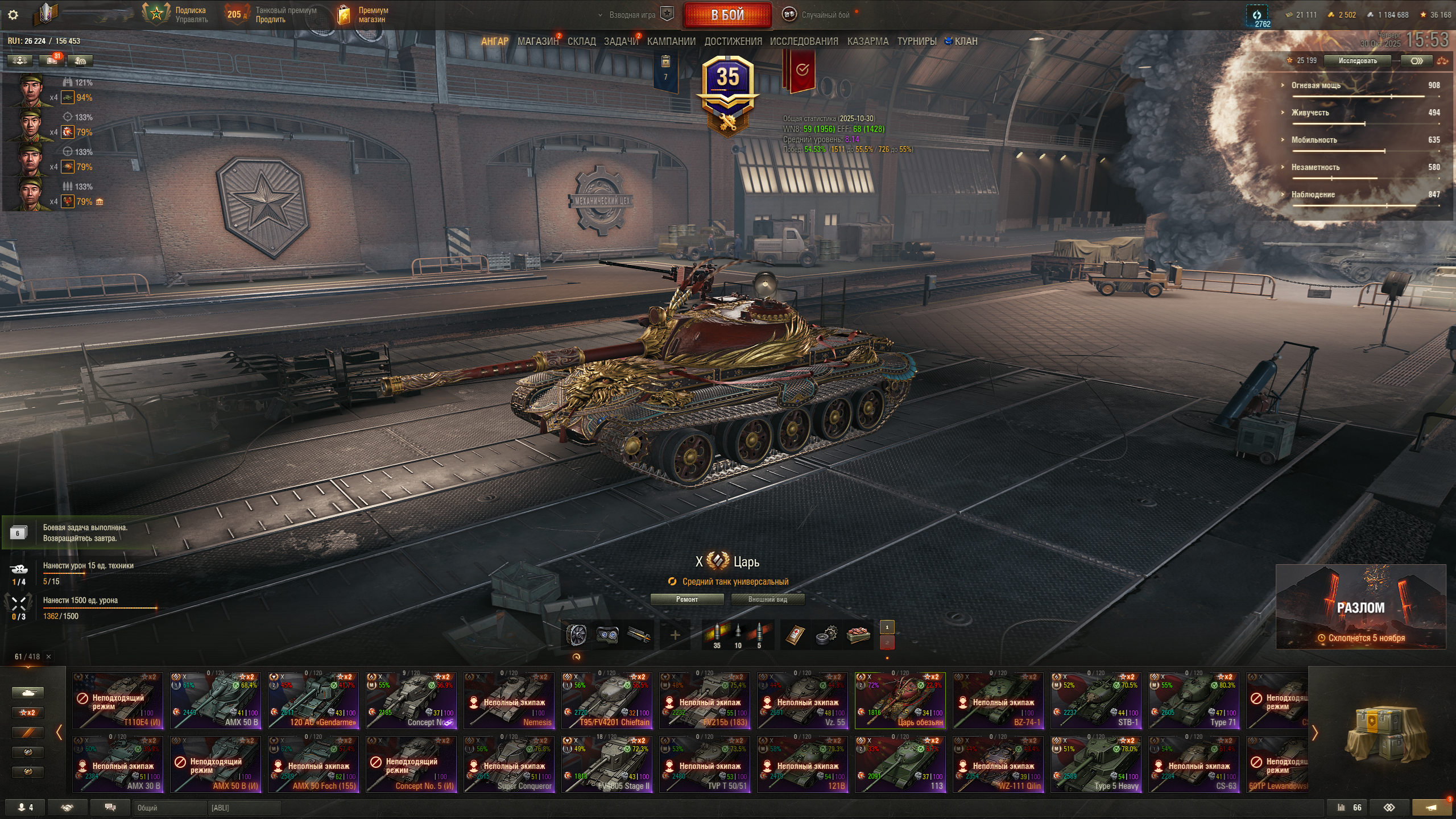Select the AMX 50 B tank card

(x=216, y=700)
